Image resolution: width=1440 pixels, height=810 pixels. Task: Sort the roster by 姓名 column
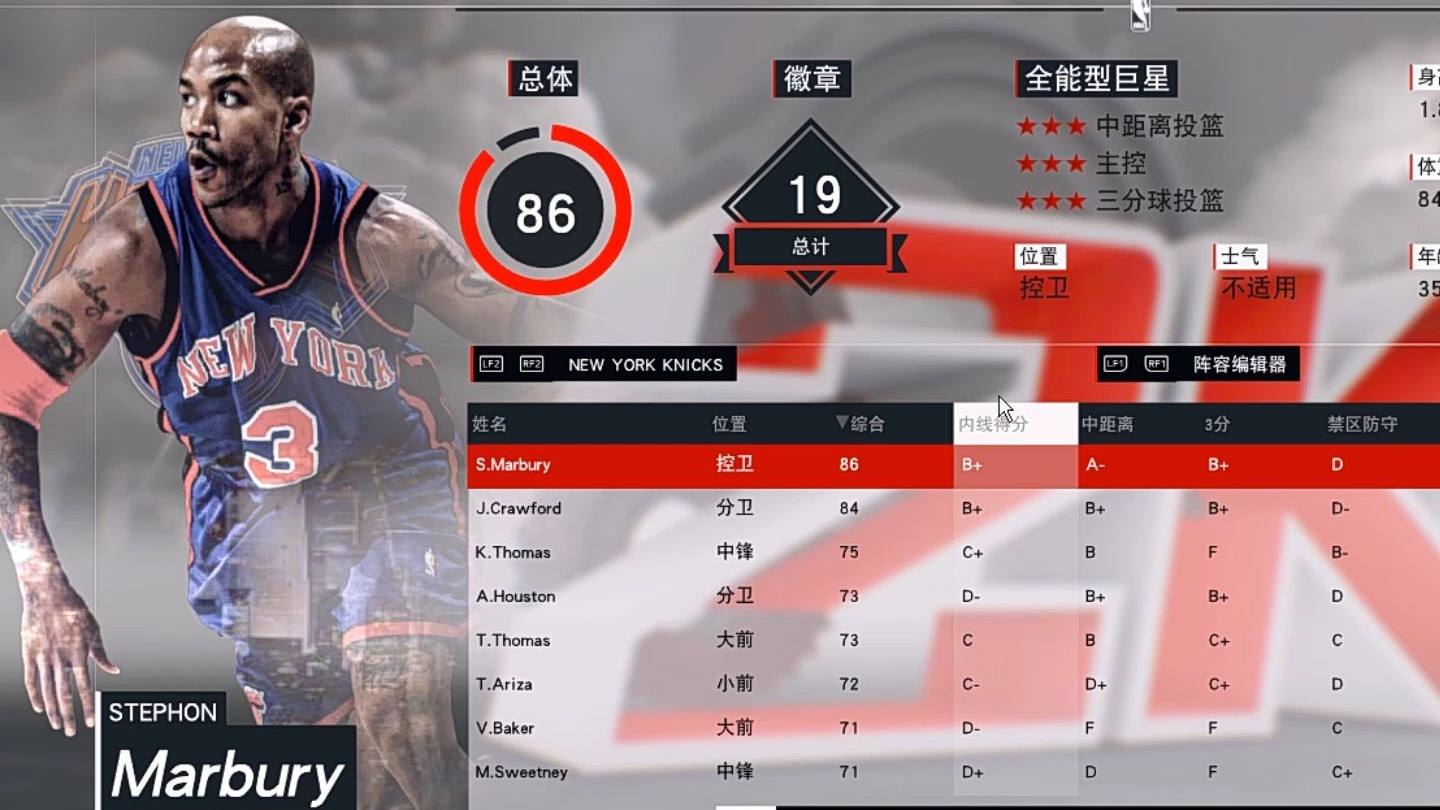490,424
